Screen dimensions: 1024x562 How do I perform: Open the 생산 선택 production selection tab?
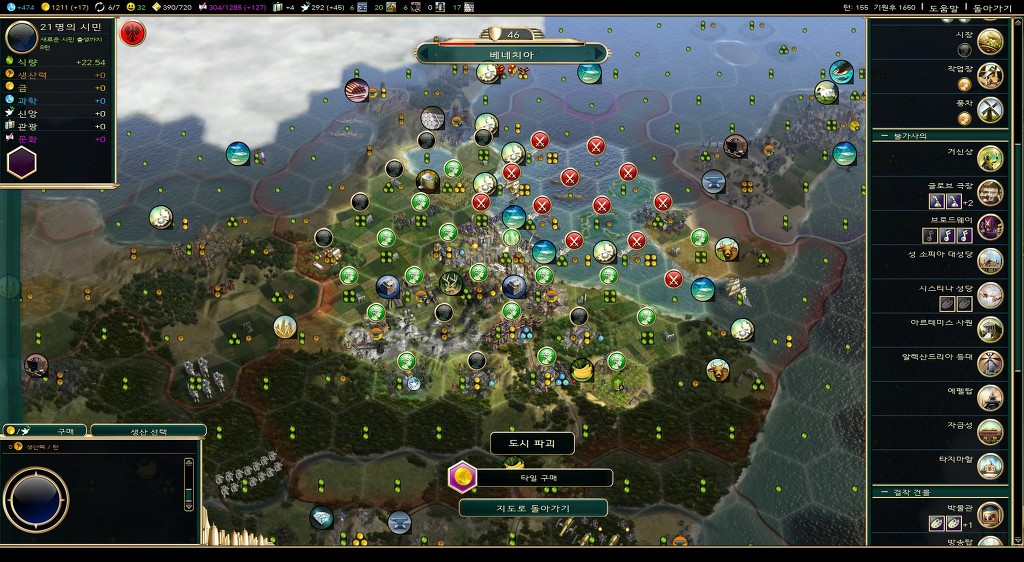[148, 431]
